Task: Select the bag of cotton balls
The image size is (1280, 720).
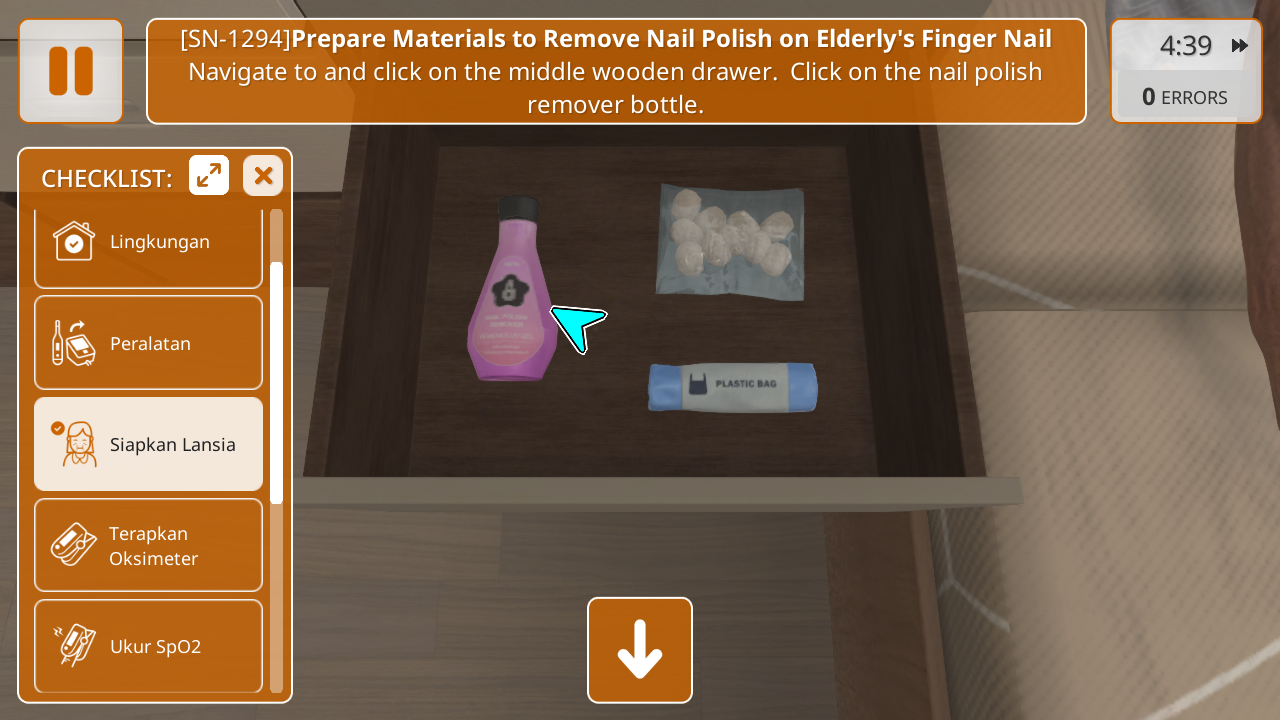Action: [729, 241]
